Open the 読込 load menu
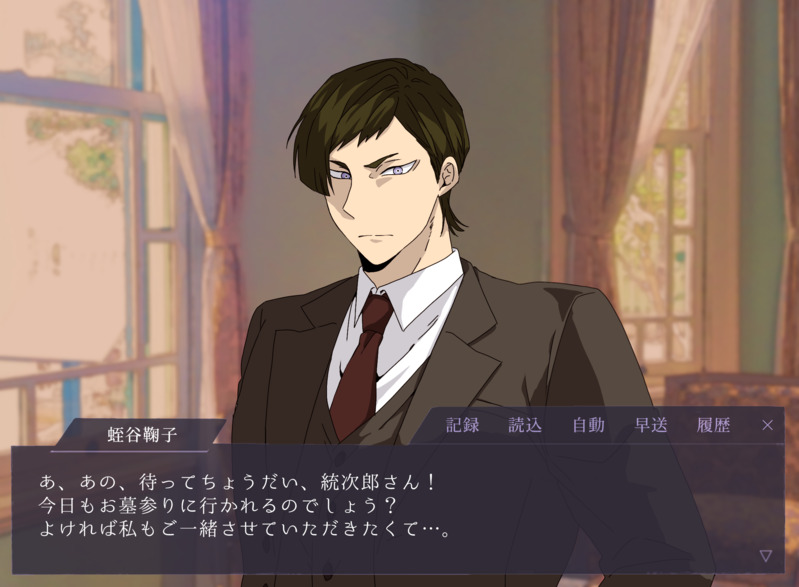The width and height of the screenshot is (799, 587). 525,425
